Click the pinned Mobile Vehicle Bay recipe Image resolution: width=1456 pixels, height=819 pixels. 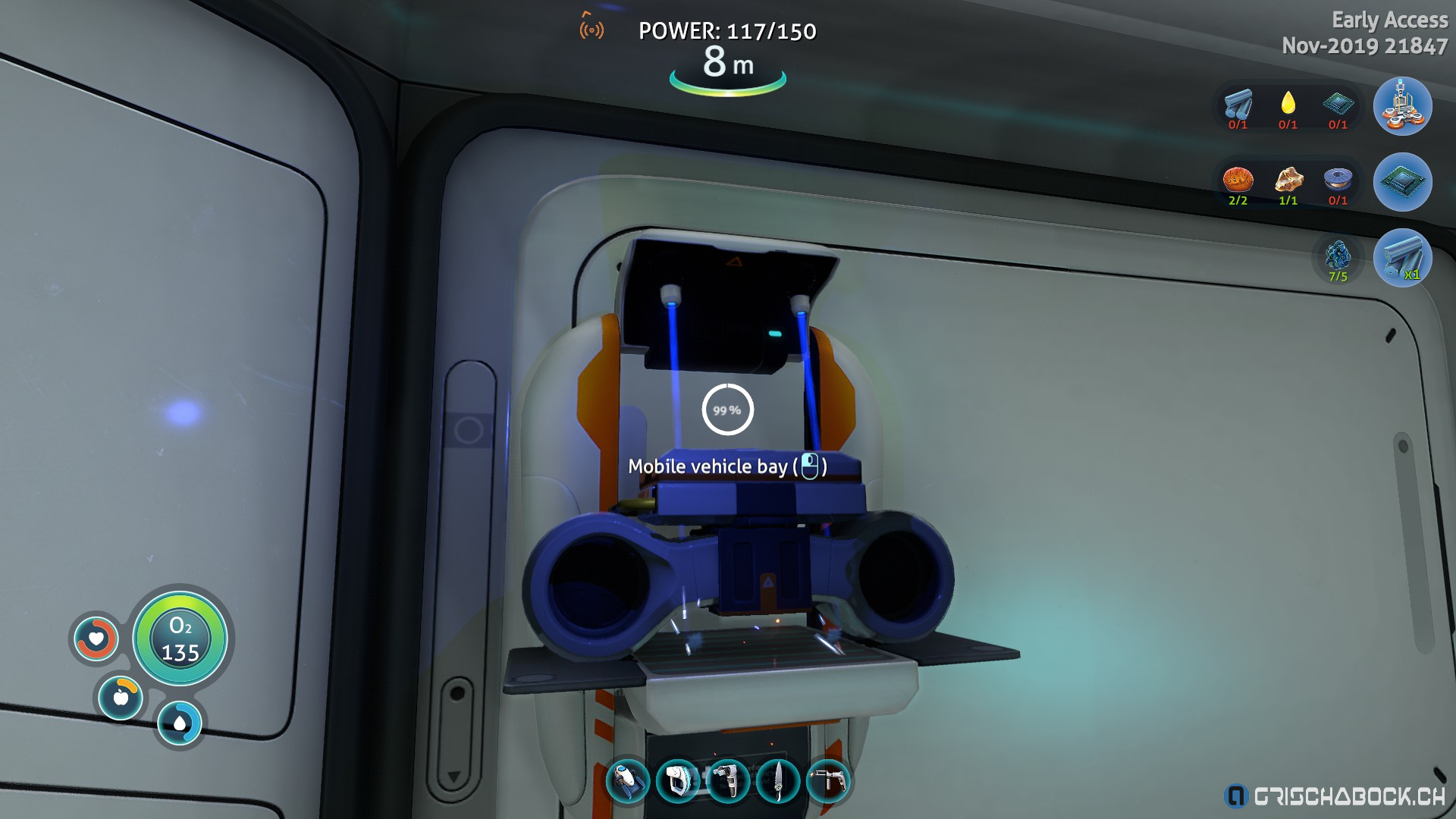(x=1402, y=106)
